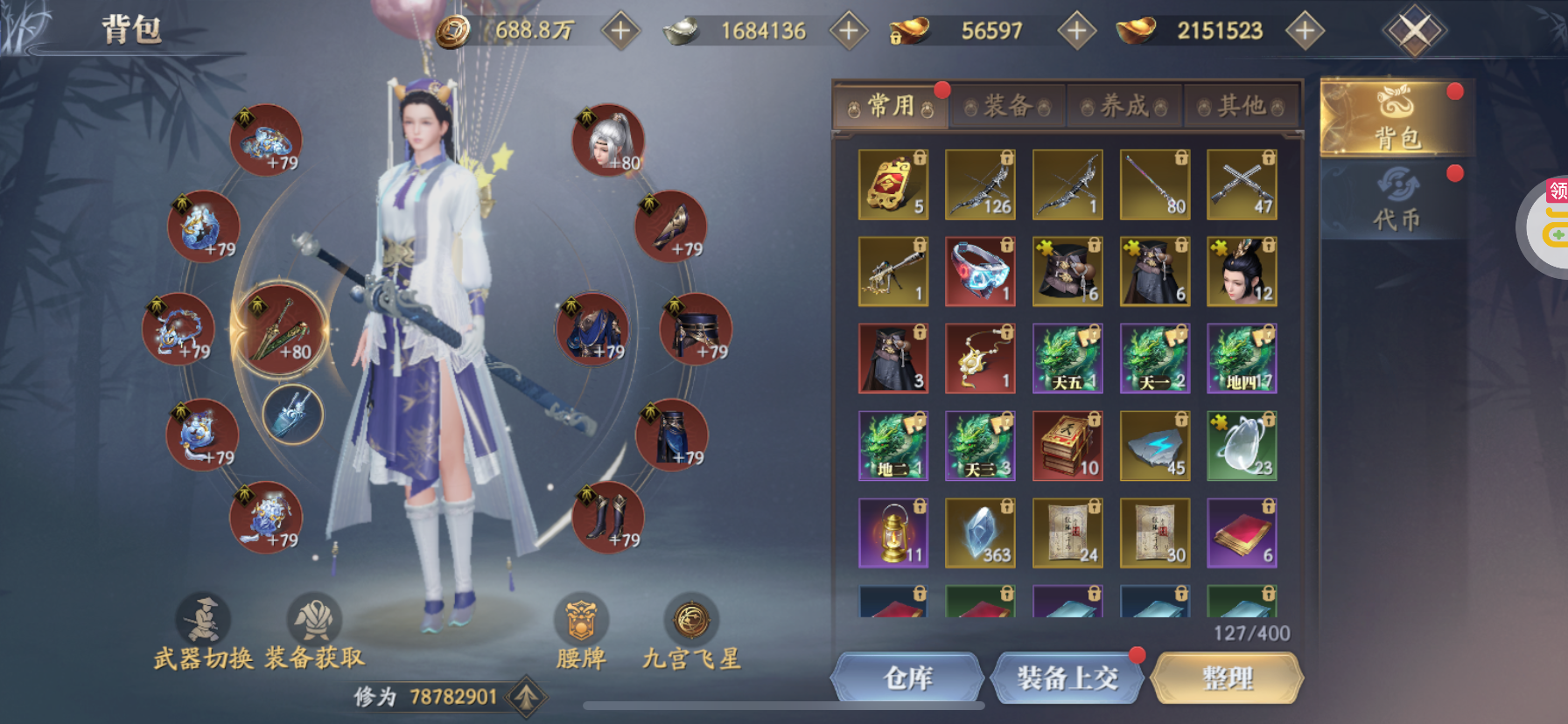1568x724 pixels.
Task: Open 九宫飞星 feature
Action: click(x=691, y=631)
